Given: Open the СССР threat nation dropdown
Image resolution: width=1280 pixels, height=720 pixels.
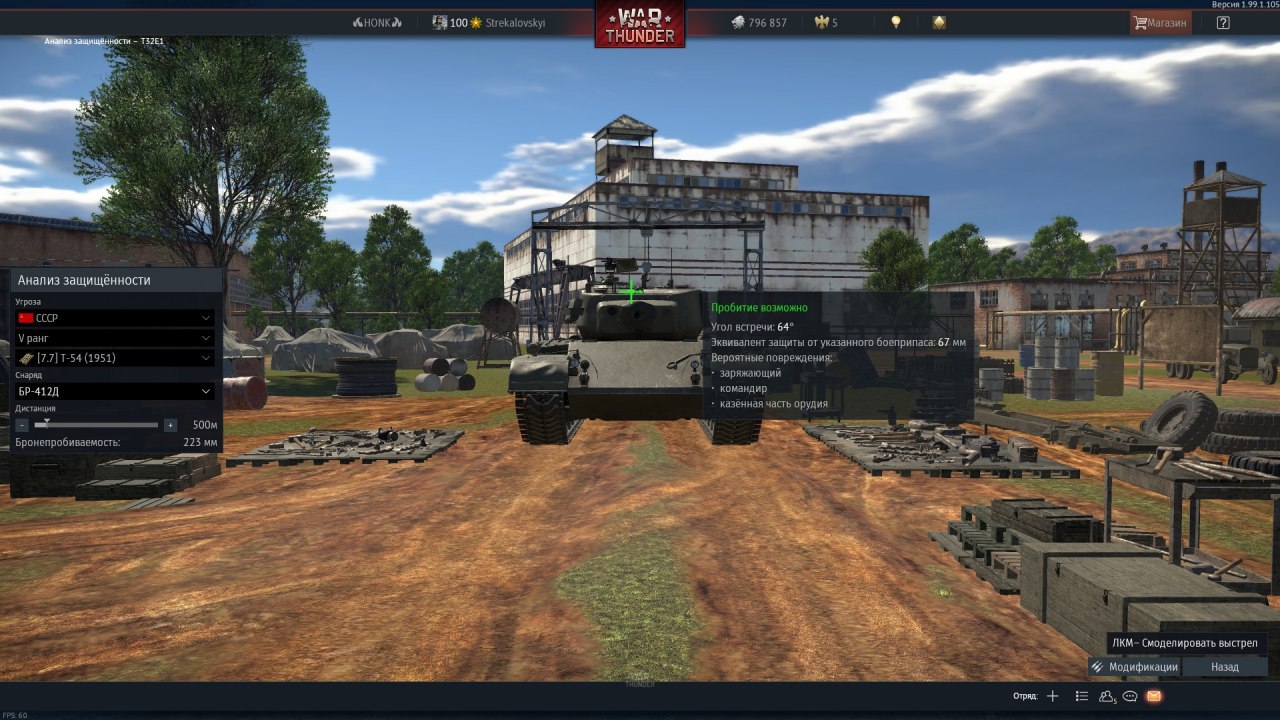Looking at the screenshot, I should (115, 318).
